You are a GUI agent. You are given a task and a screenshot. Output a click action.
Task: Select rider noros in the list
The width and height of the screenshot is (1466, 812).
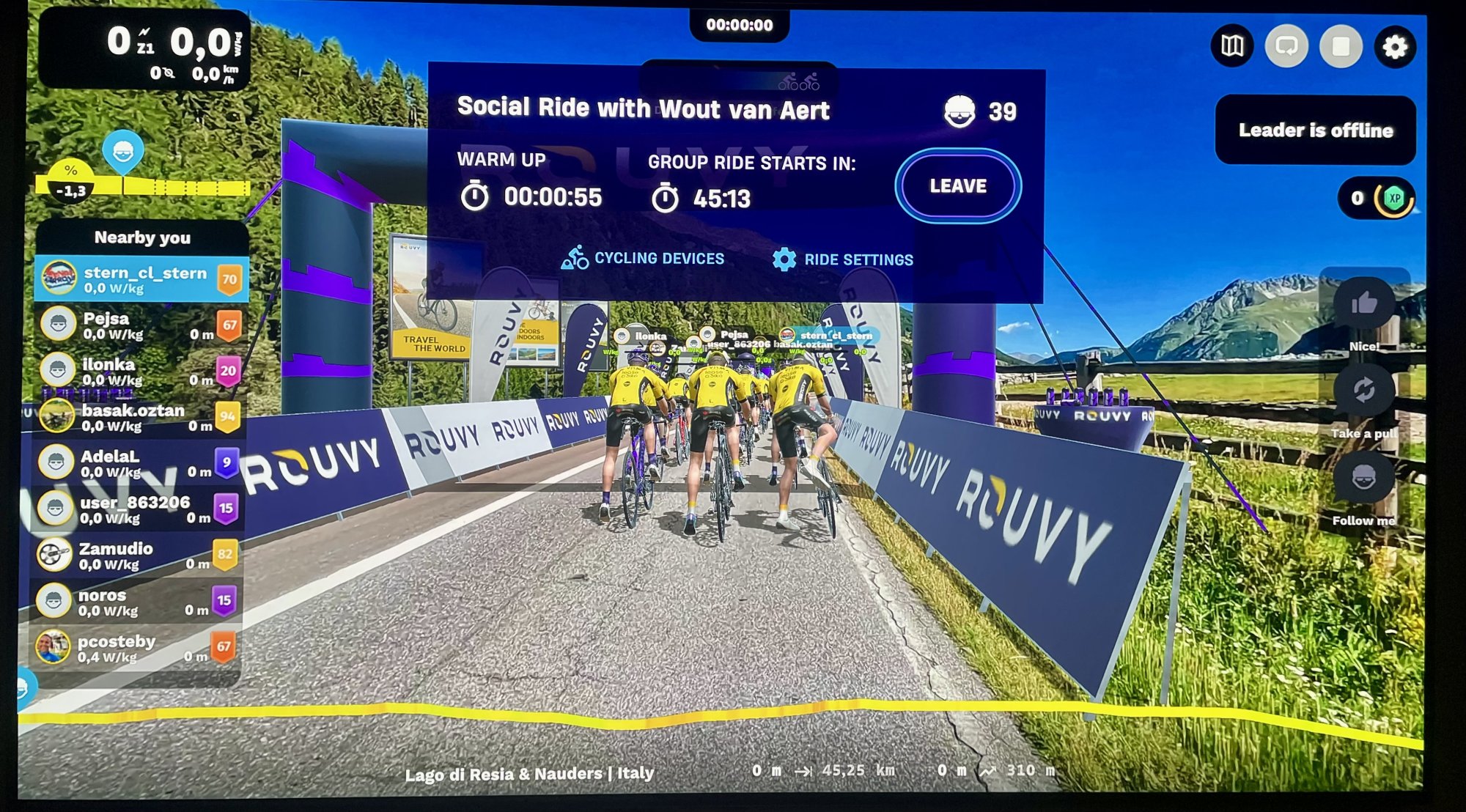[x=138, y=602]
